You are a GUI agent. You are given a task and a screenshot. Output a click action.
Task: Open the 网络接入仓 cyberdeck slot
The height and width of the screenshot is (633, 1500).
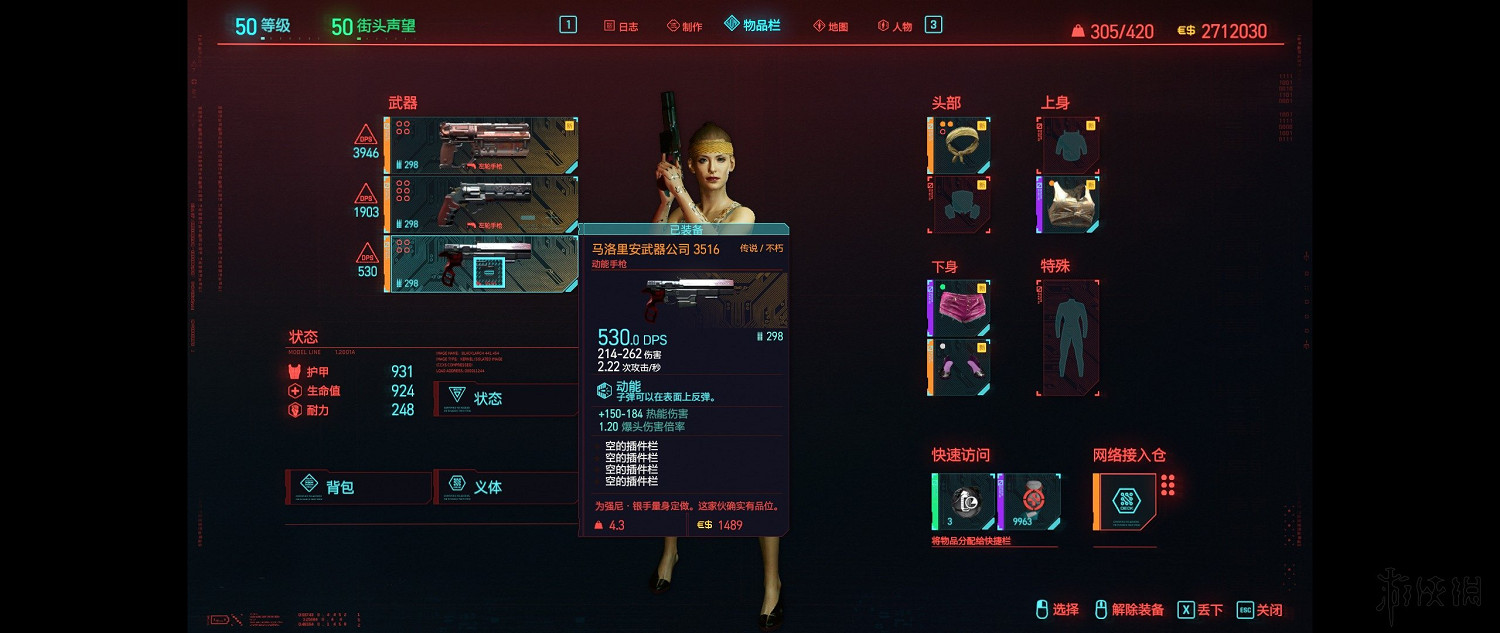(x=1126, y=501)
